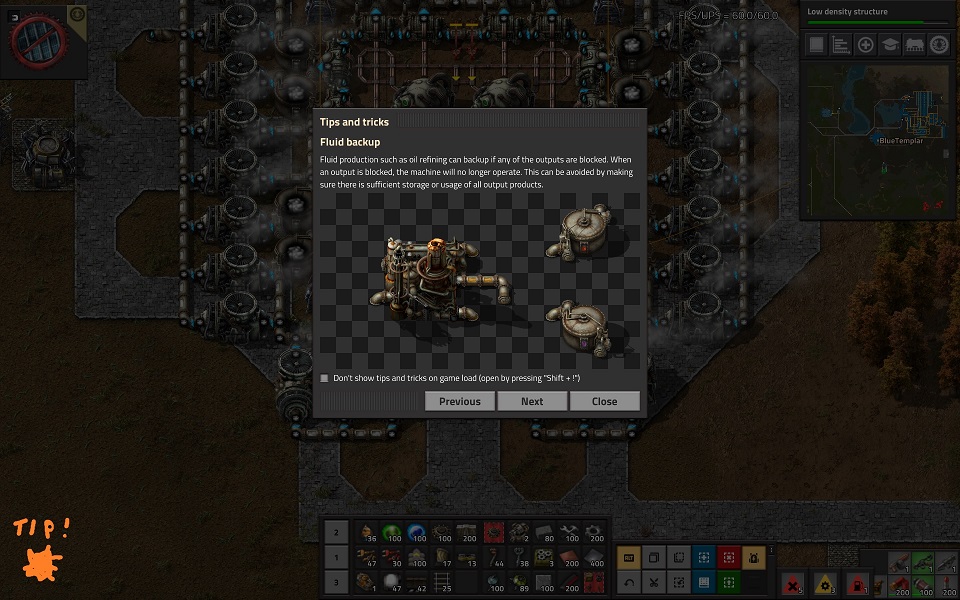Go to the previous tip

460,401
